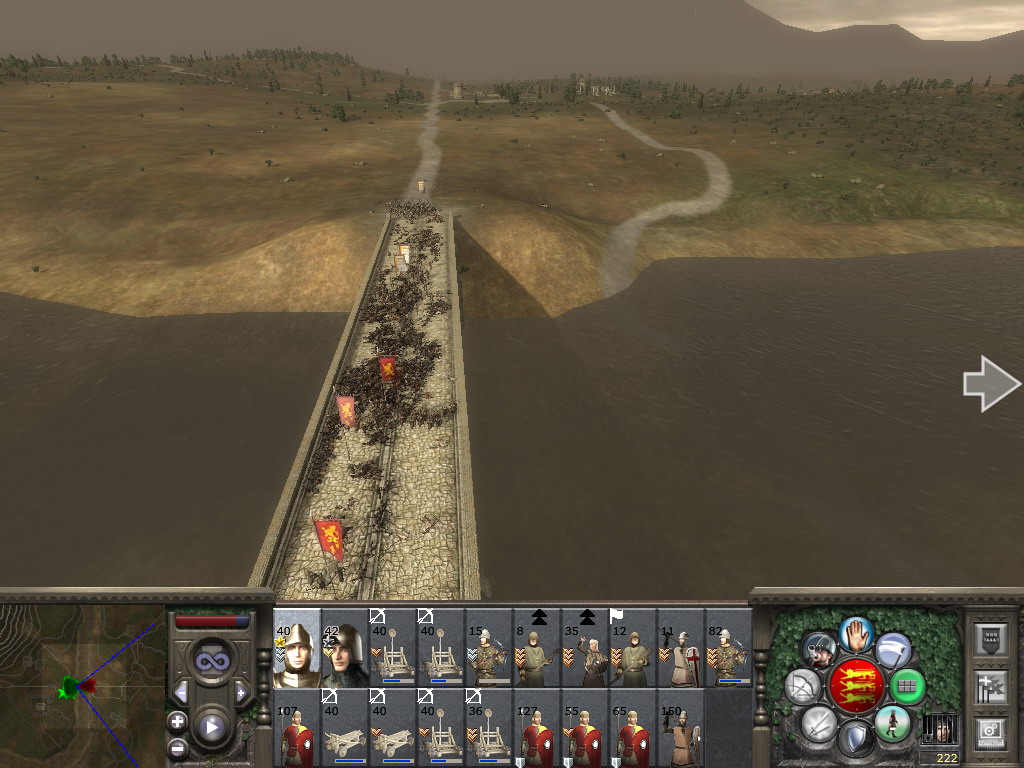Toggle the green formation grid button
The height and width of the screenshot is (768, 1024).
907,686
